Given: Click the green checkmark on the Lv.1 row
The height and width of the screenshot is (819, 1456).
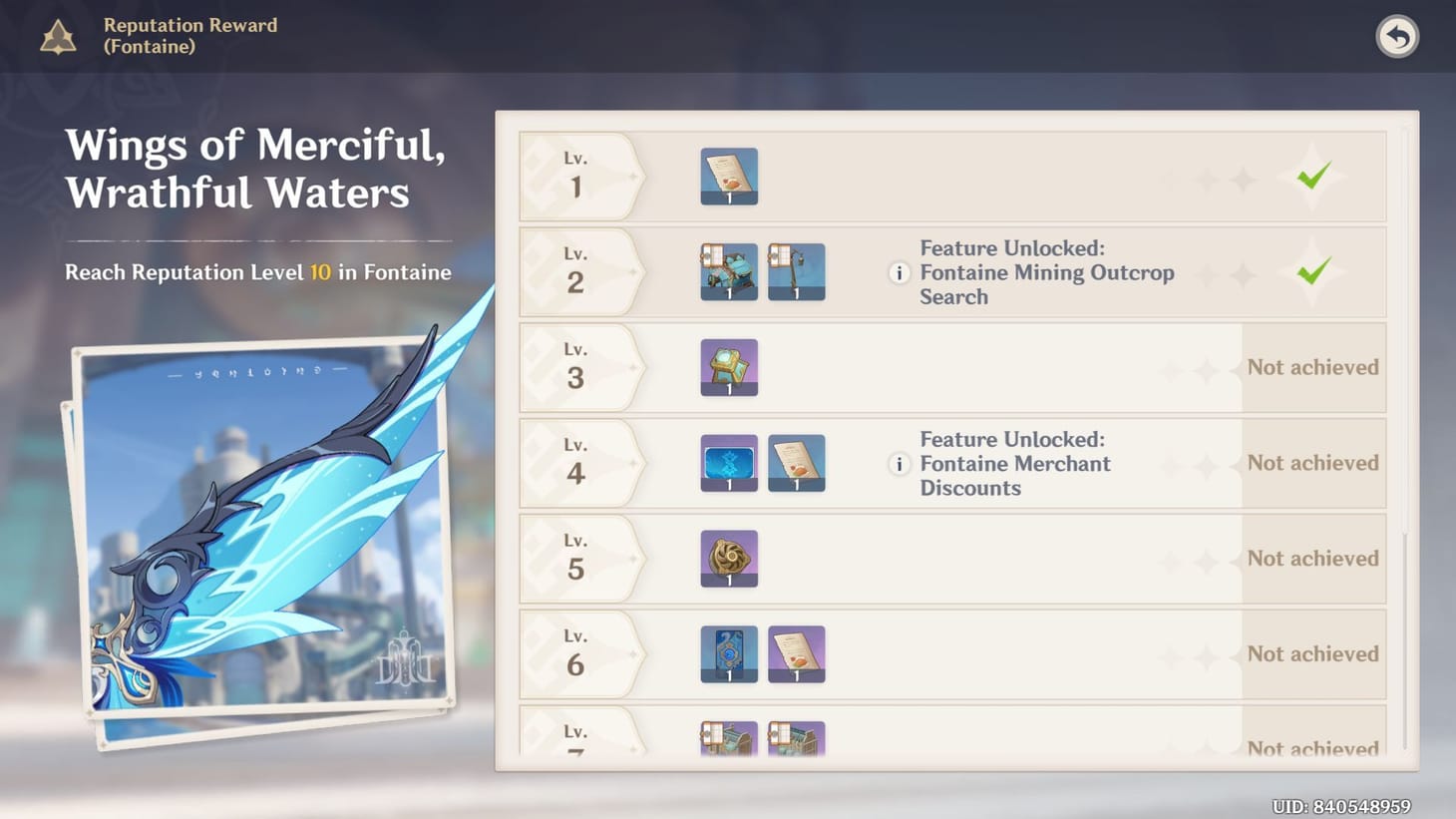Looking at the screenshot, I should [1313, 176].
